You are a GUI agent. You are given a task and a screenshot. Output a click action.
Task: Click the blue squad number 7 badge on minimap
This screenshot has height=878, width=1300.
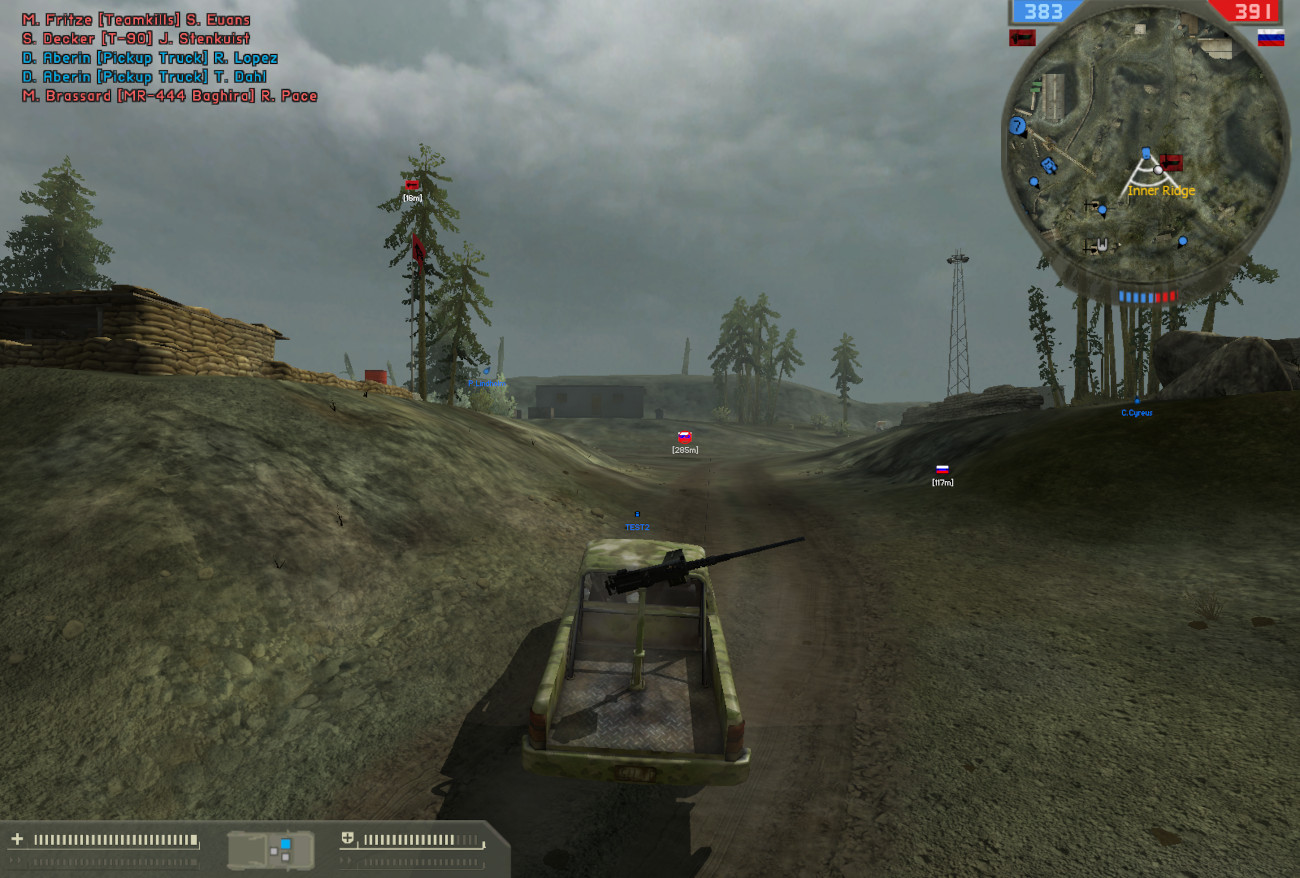point(1017,126)
